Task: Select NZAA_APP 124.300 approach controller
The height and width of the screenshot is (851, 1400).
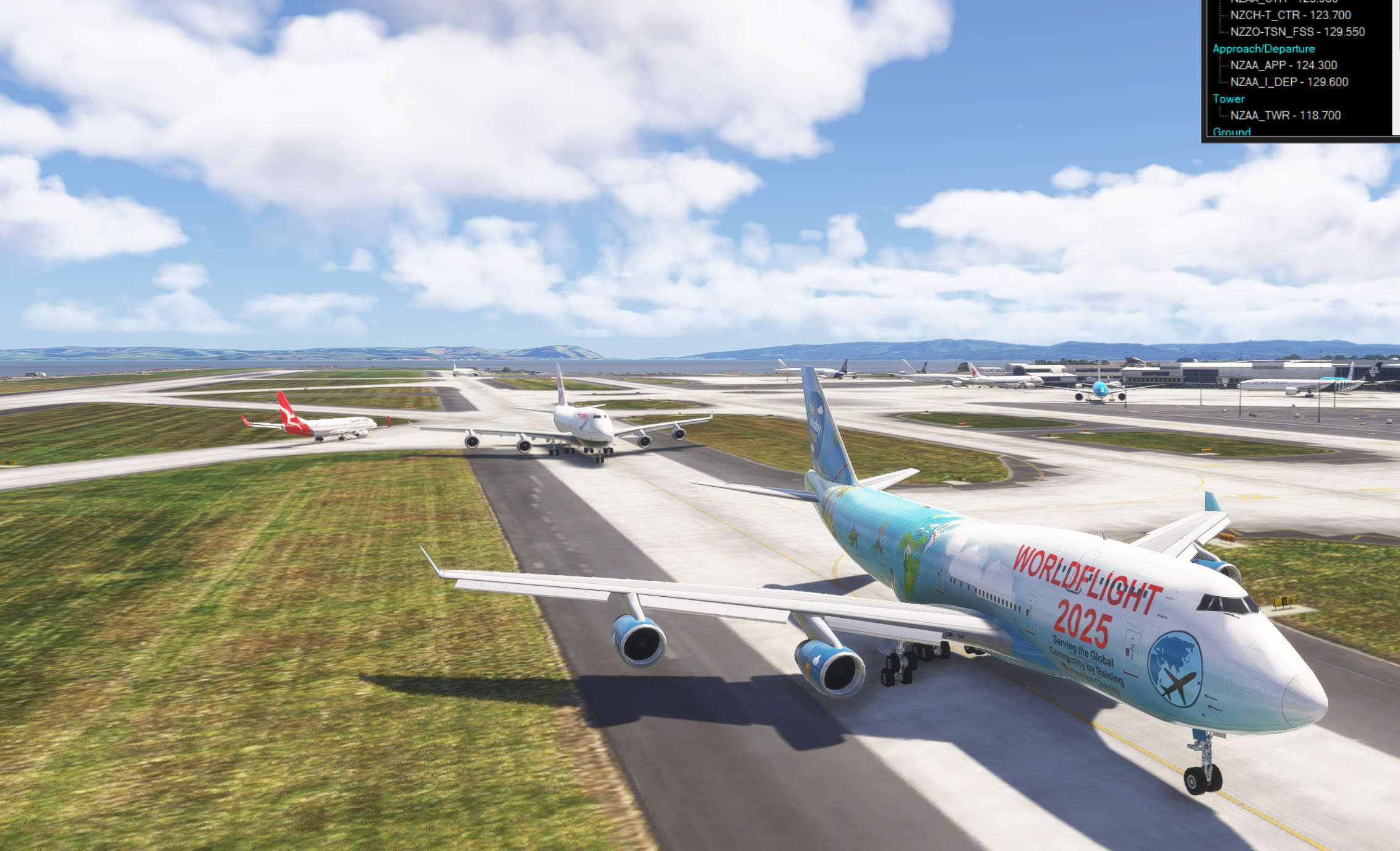Action: coord(1283,66)
